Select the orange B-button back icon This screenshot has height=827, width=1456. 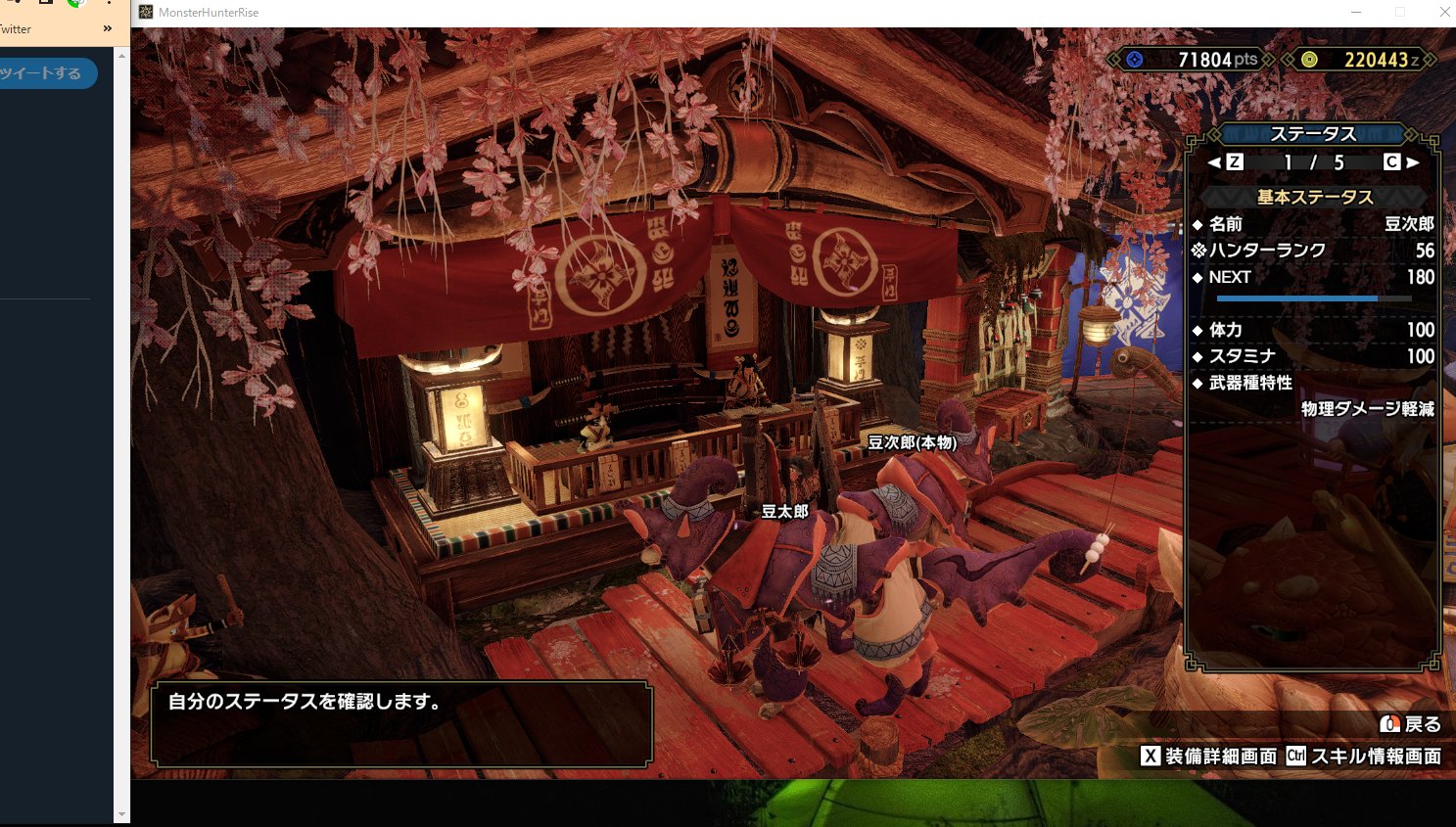tap(1389, 724)
